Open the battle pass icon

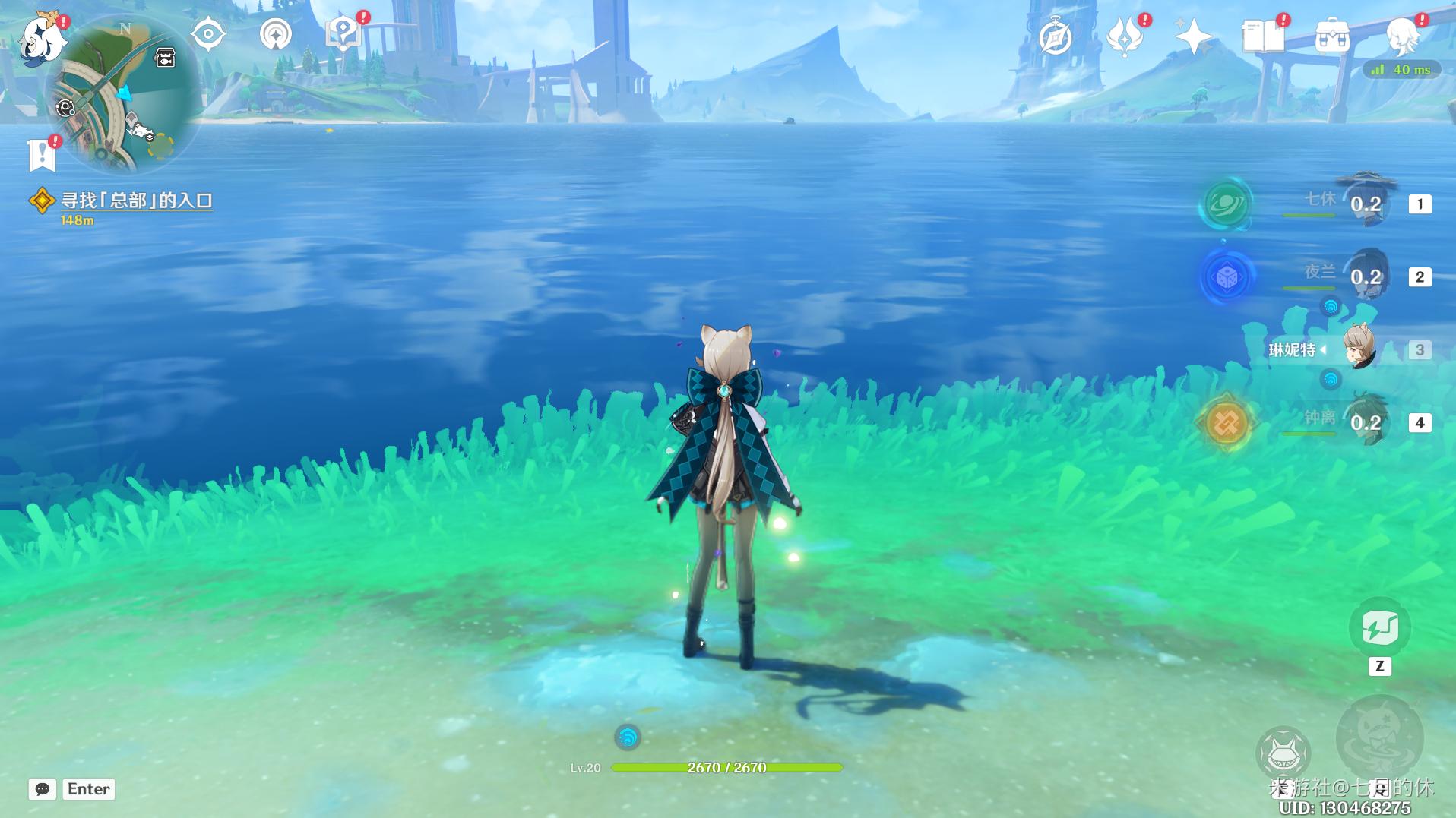click(x=1125, y=36)
